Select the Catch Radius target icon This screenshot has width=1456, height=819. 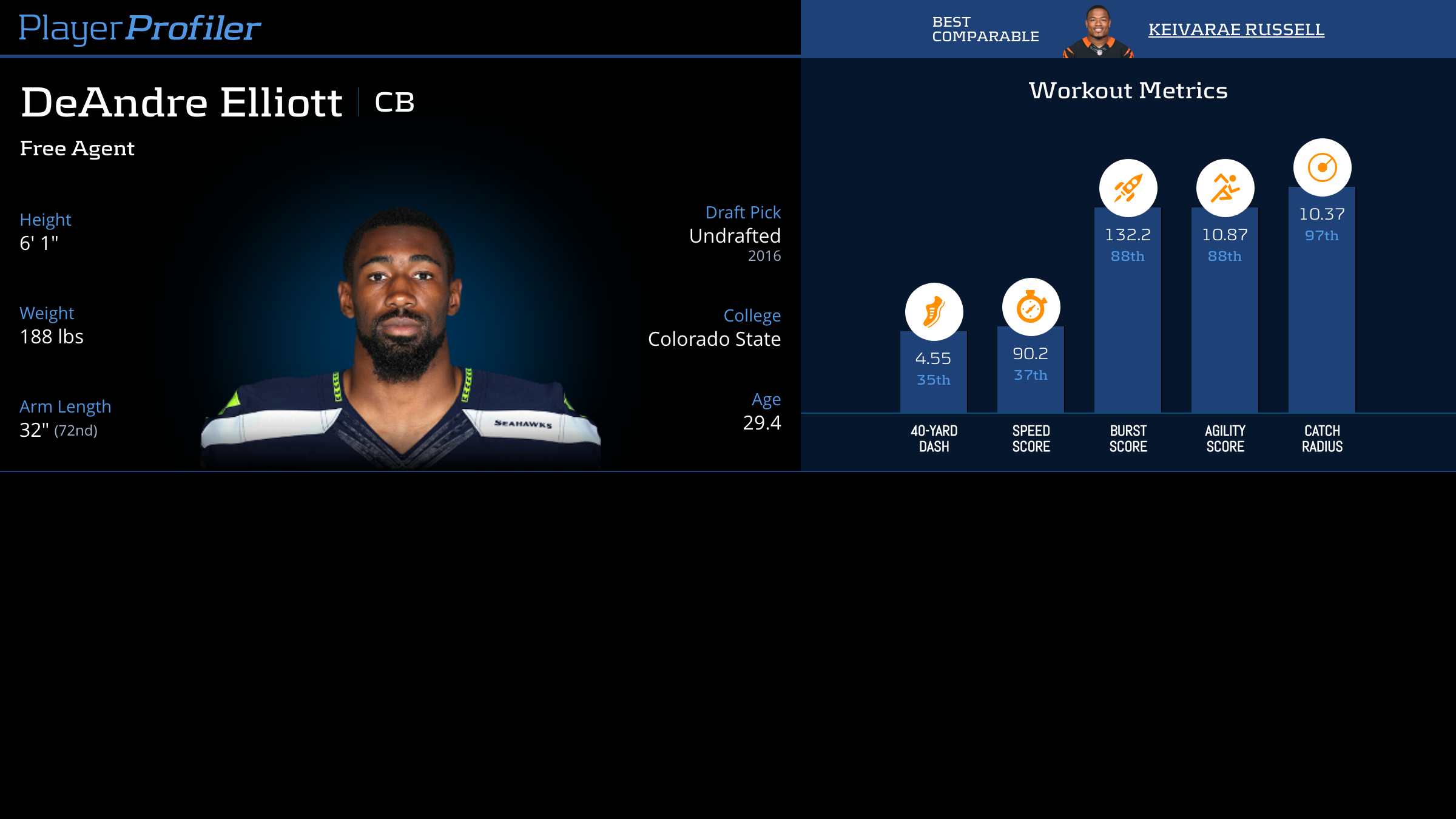pyautogui.click(x=1322, y=167)
